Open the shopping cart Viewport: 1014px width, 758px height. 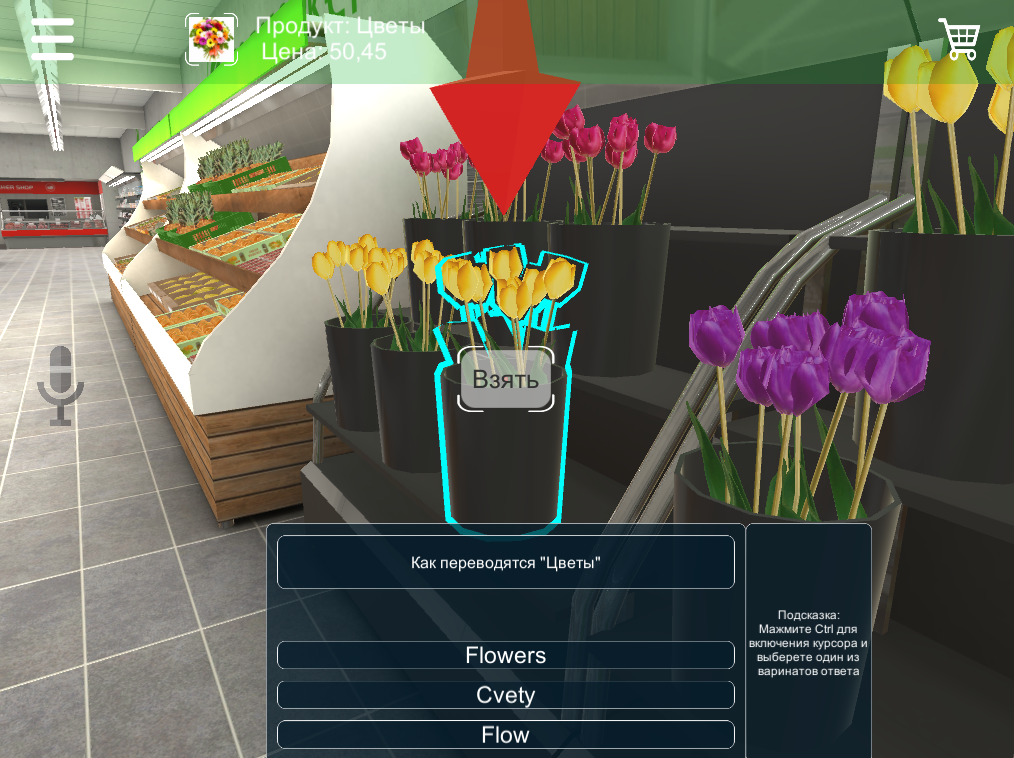[x=959, y=39]
